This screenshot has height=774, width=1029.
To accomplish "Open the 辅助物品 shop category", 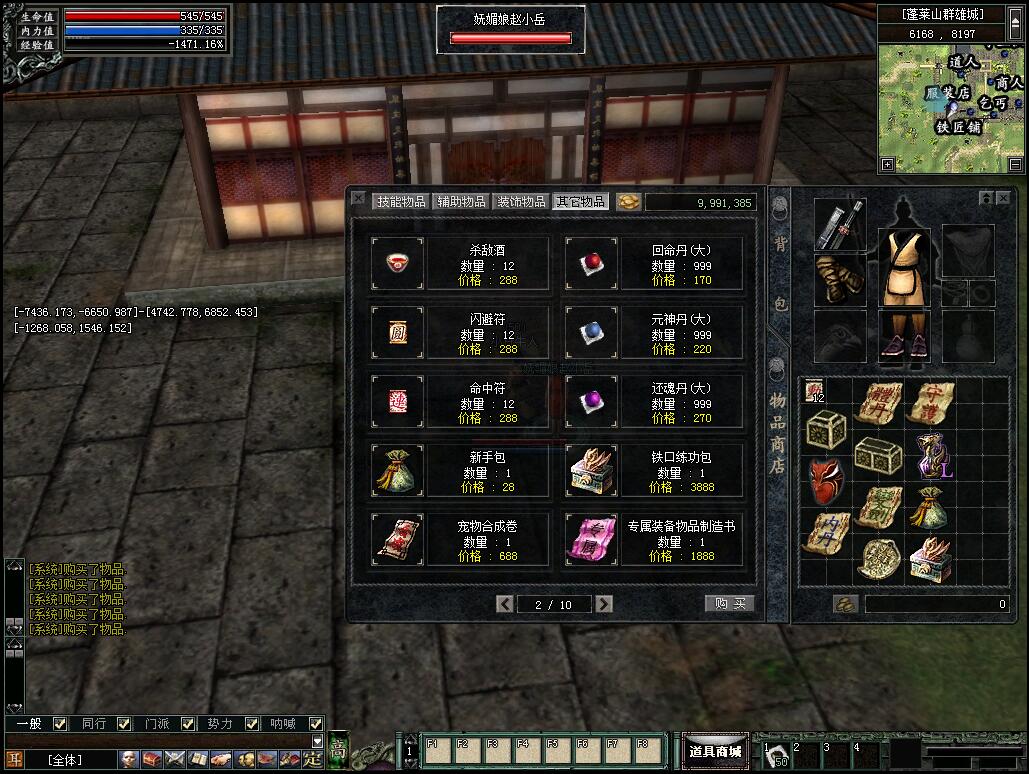I will (x=460, y=201).
